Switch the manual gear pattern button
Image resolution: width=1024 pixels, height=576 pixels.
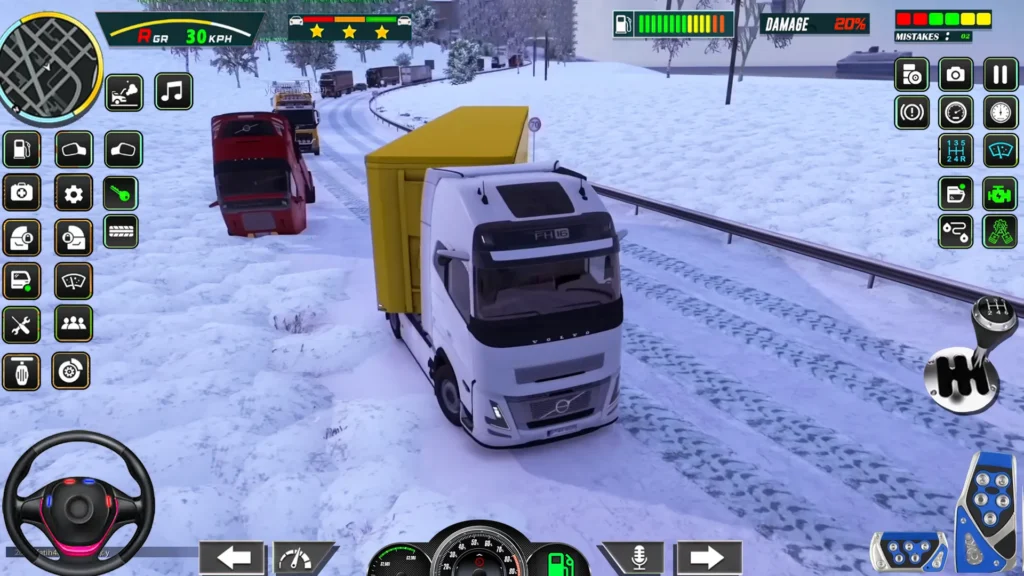(x=956, y=151)
